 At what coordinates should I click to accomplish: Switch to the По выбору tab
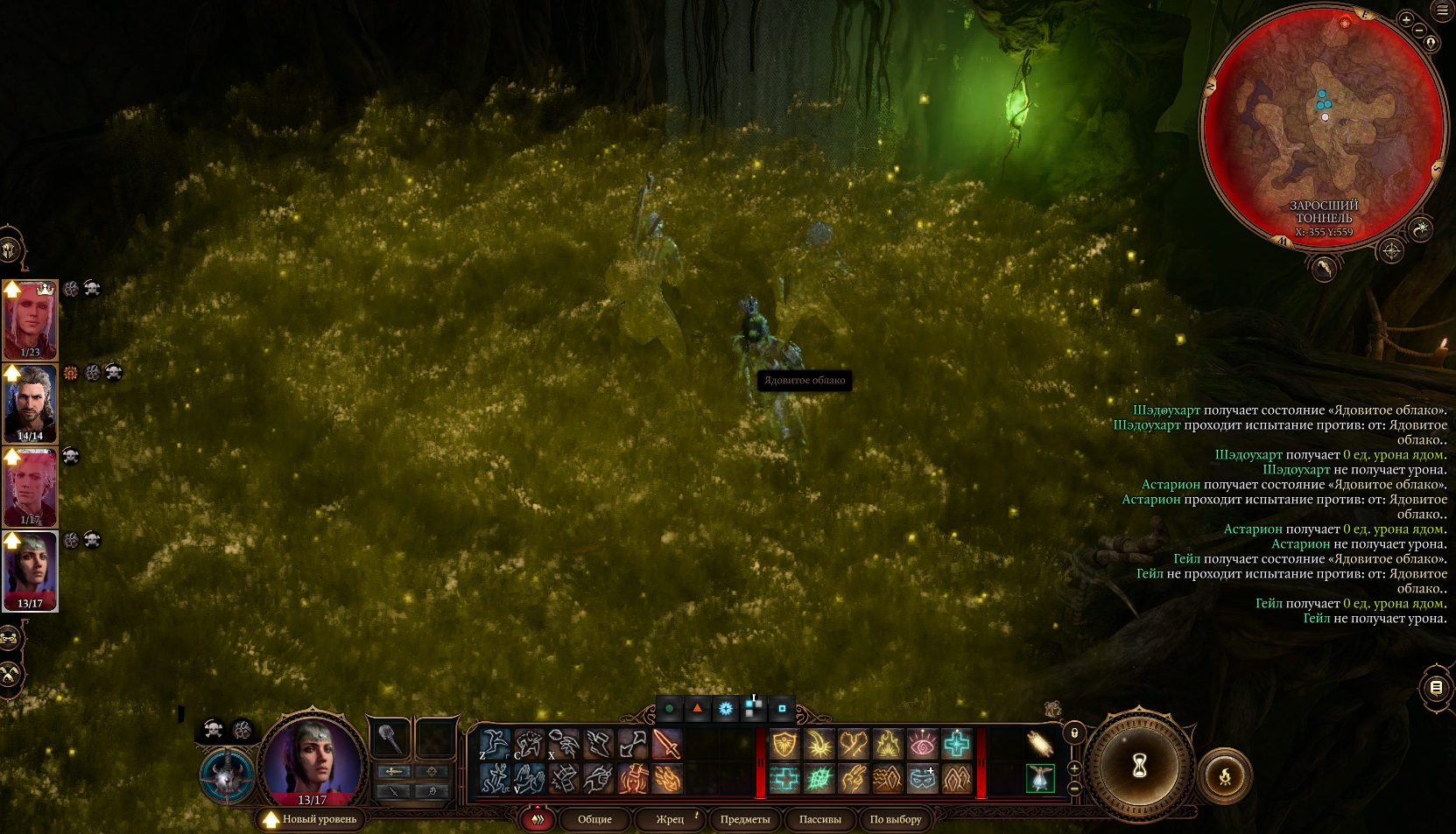pyautogui.click(x=895, y=819)
